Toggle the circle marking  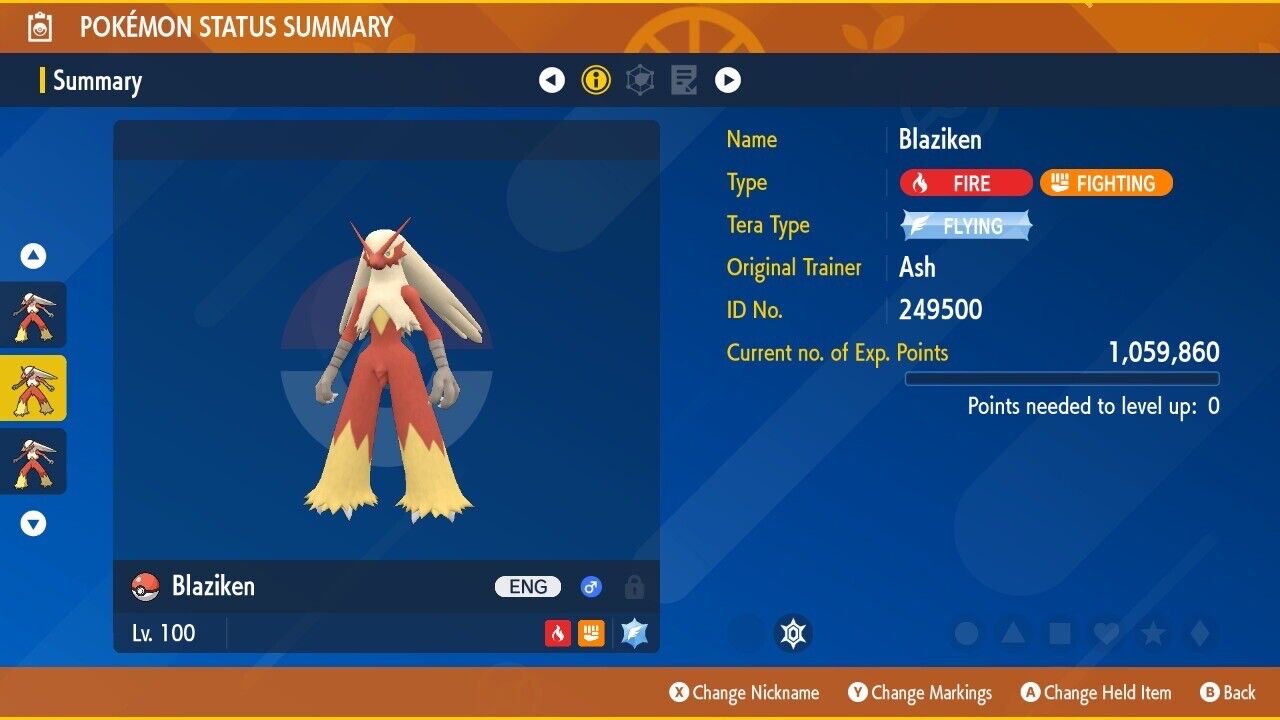click(966, 633)
